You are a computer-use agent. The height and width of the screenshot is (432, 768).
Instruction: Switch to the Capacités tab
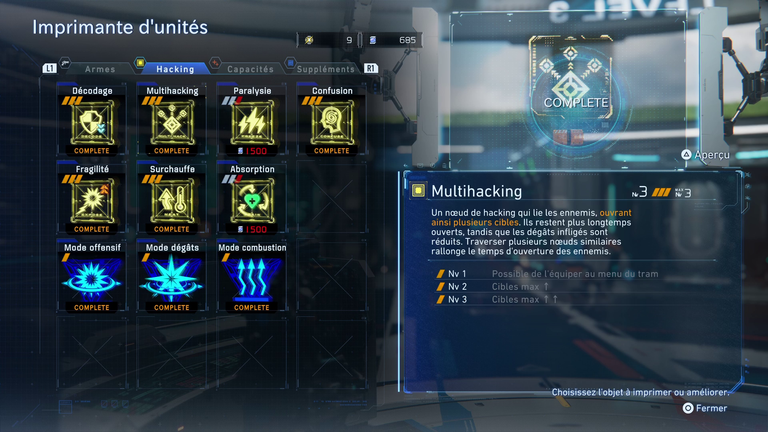click(x=250, y=69)
